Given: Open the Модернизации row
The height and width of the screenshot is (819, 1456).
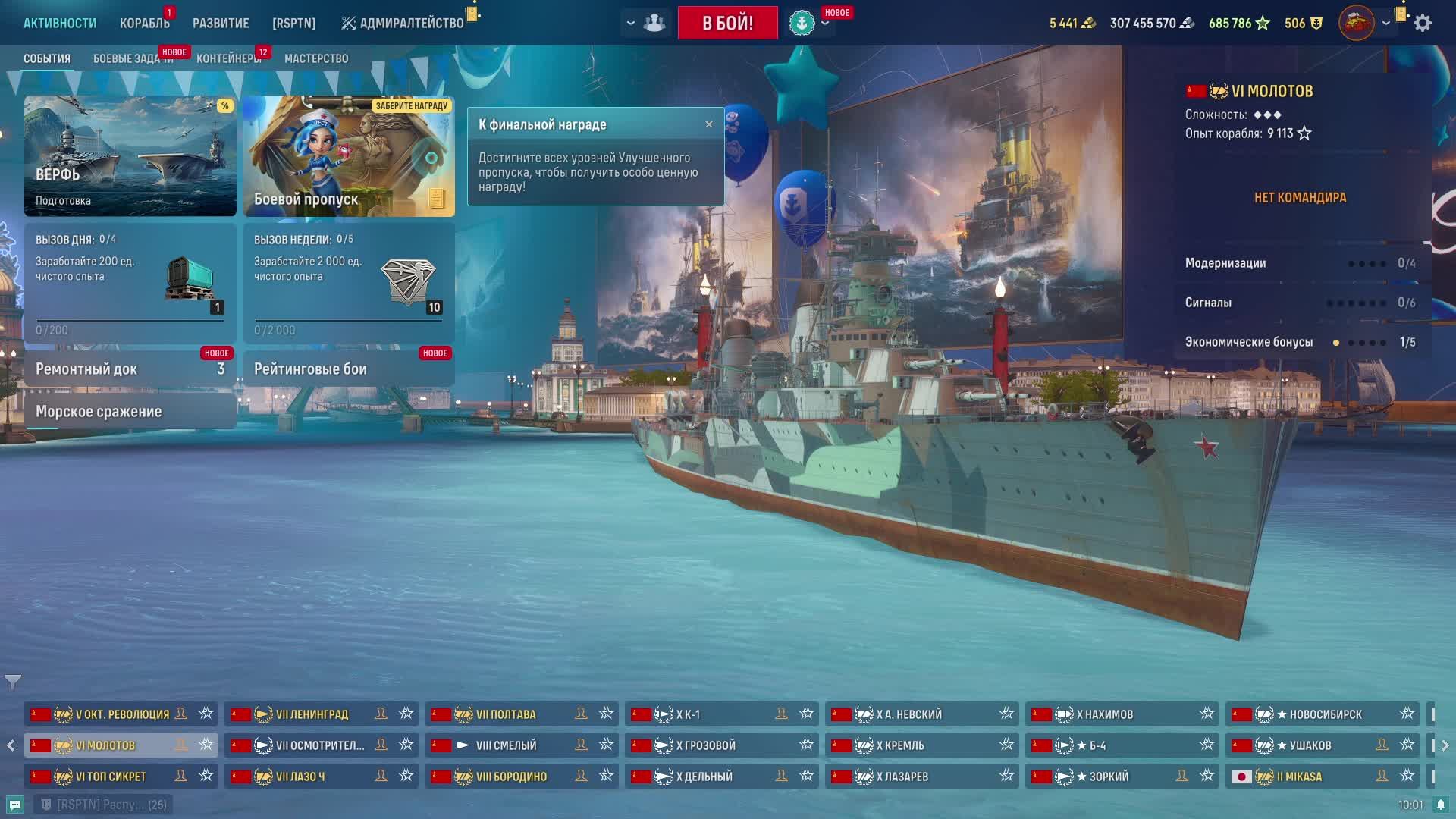Looking at the screenshot, I should point(1300,263).
